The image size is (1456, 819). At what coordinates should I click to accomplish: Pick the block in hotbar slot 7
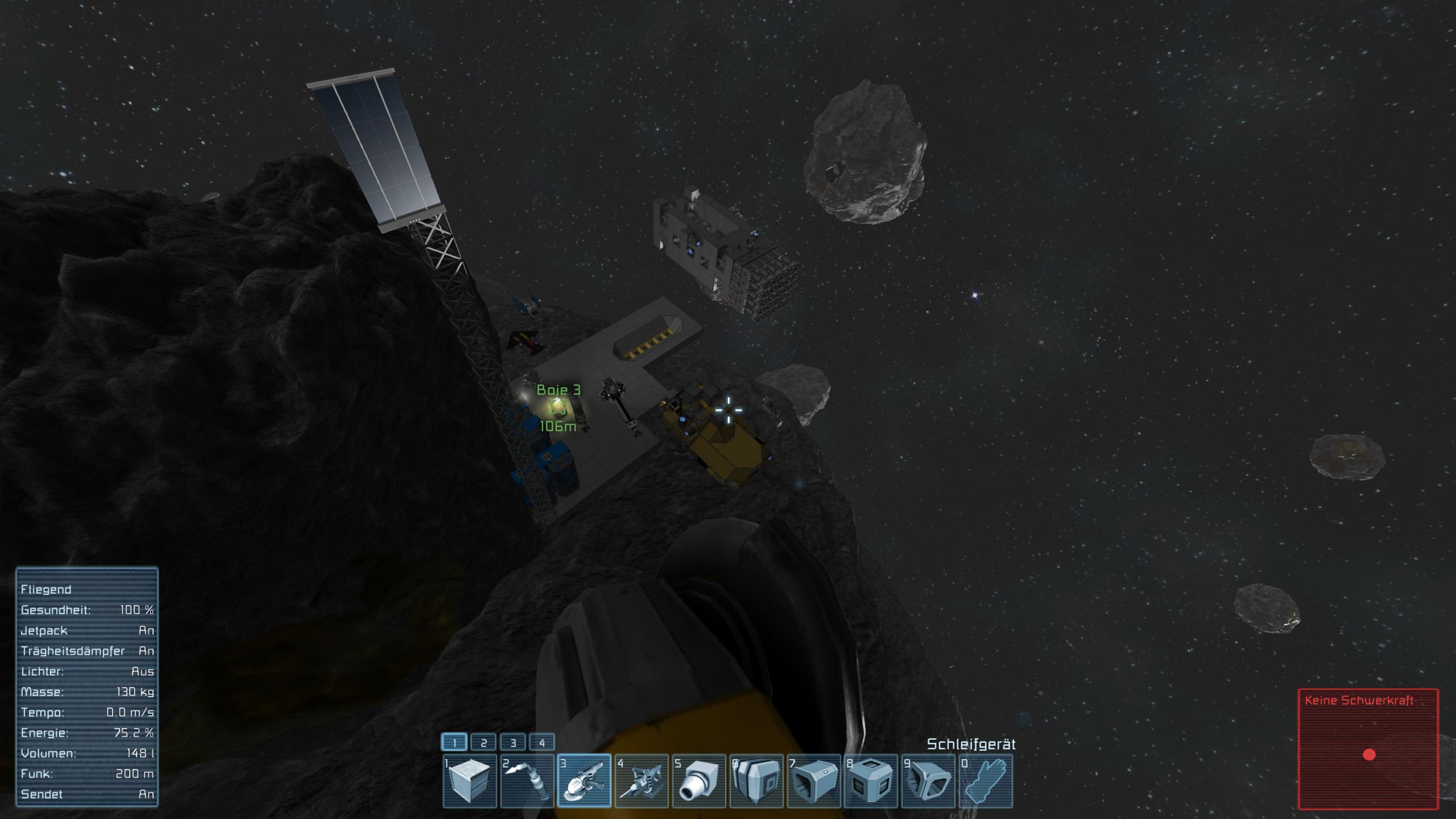(x=814, y=780)
